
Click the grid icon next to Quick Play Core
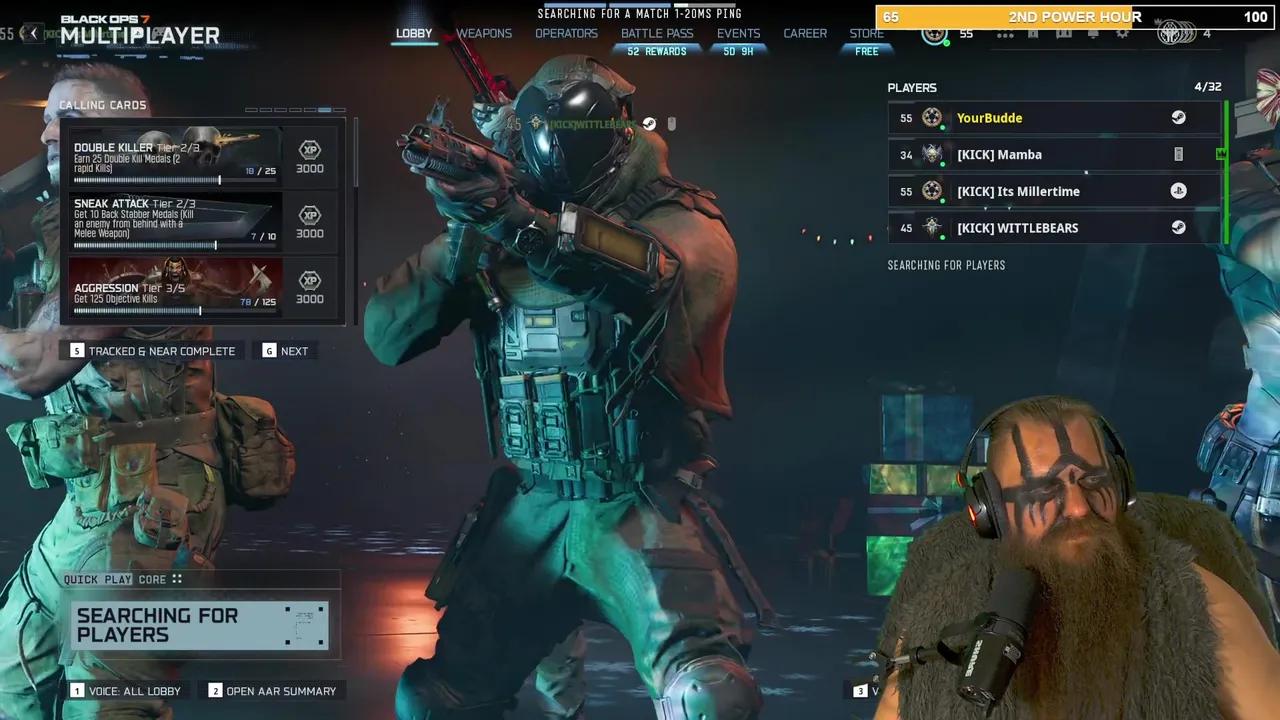[x=176, y=579]
